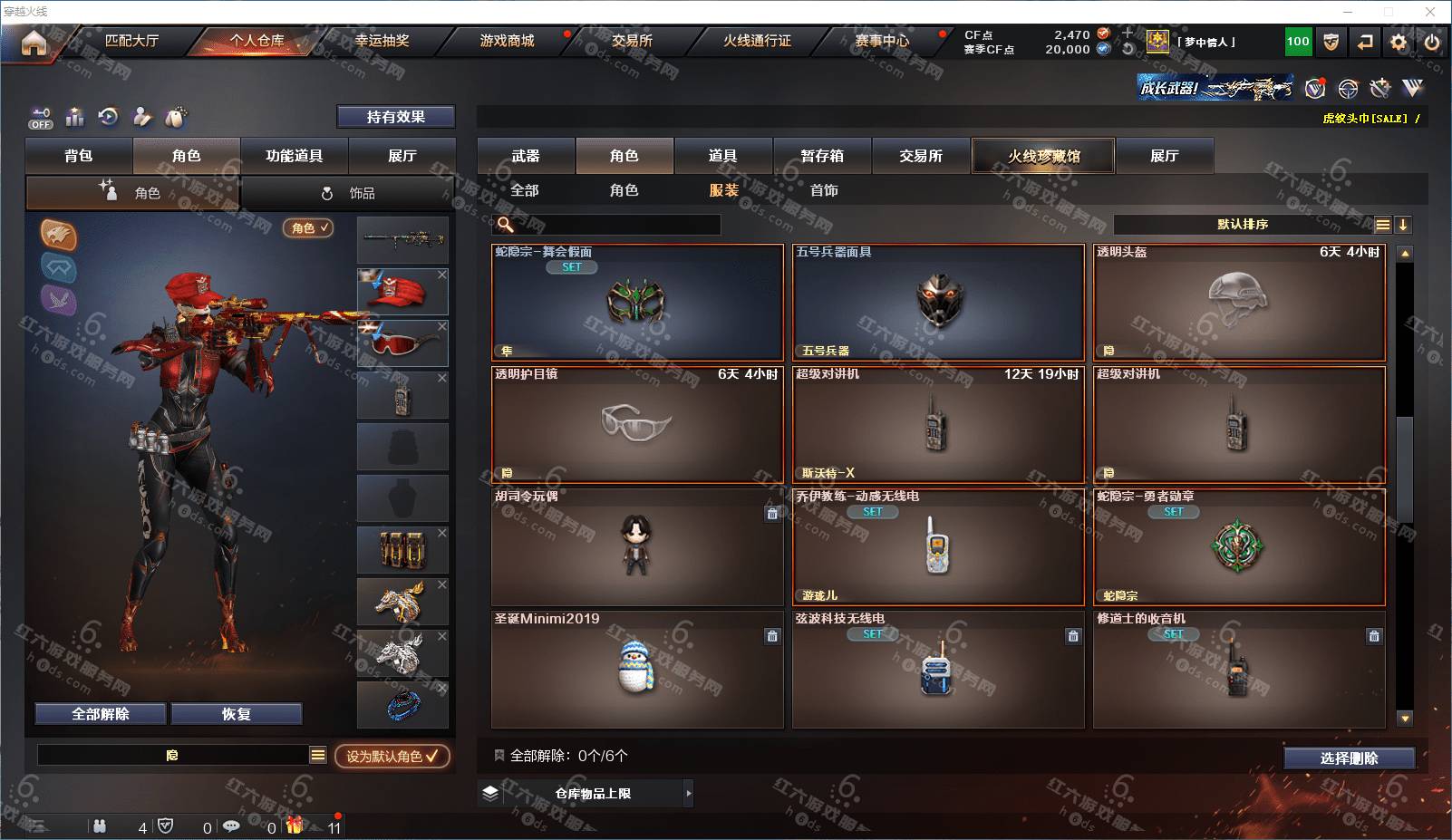Open the 交易所 top menu entry
The height and width of the screenshot is (840, 1452).
click(x=632, y=41)
